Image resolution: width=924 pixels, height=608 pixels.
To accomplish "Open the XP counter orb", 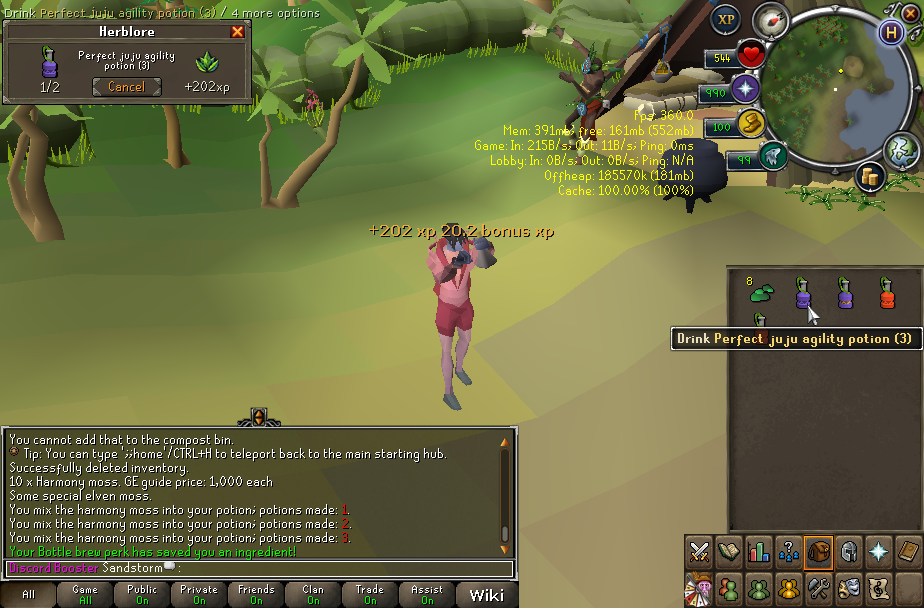I will pyautogui.click(x=726, y=20).
